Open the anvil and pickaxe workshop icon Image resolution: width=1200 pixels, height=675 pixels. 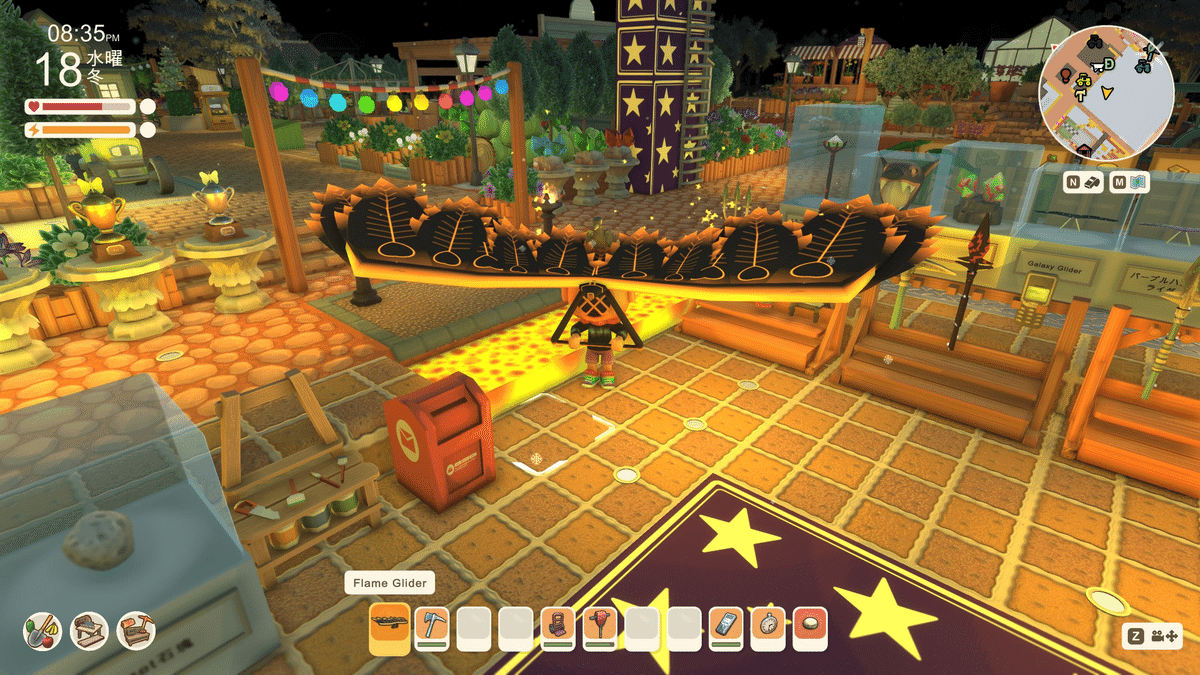[x=136, y=630]
